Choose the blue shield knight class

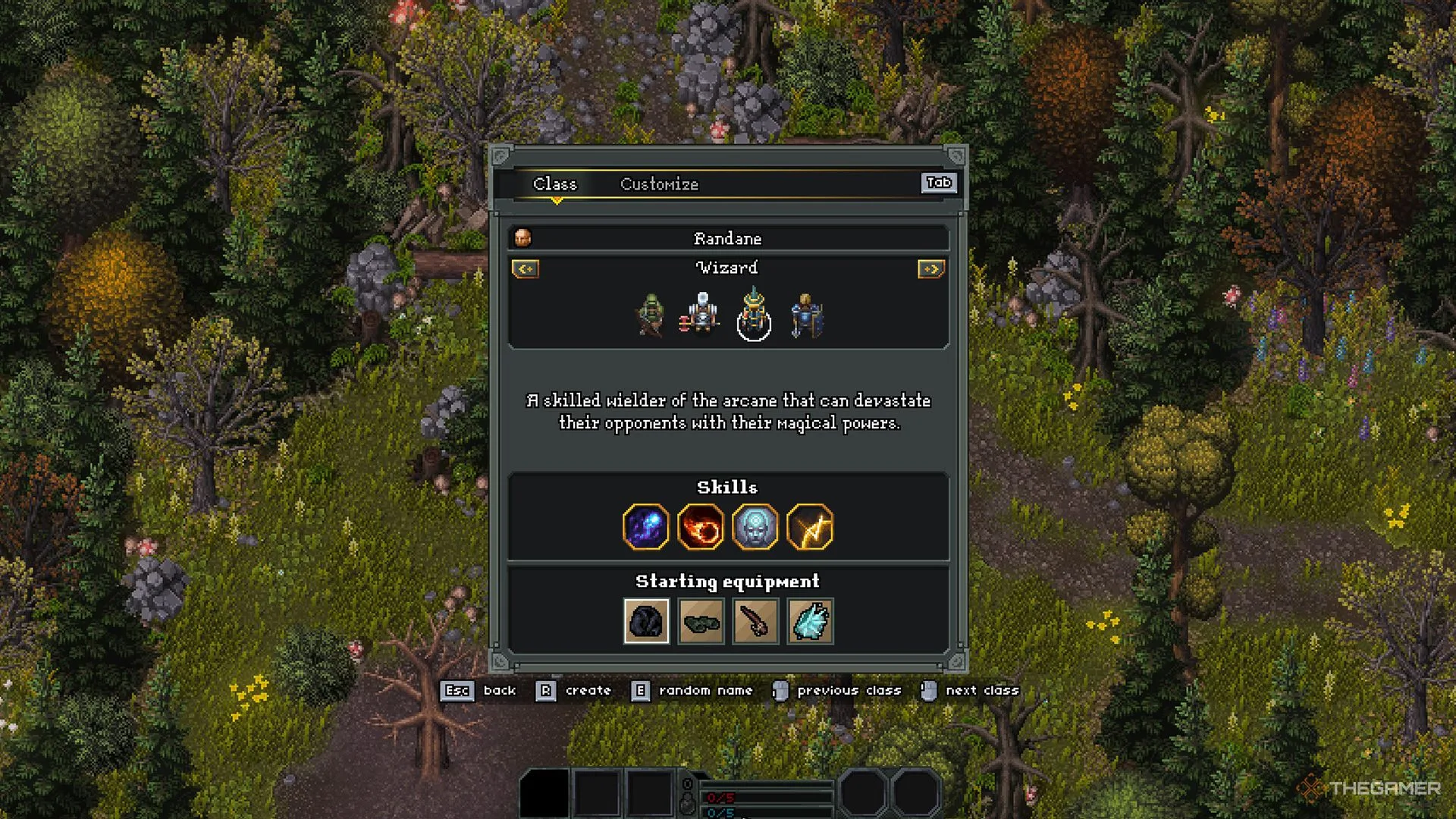pyautogui.click(x=806, y=315)
